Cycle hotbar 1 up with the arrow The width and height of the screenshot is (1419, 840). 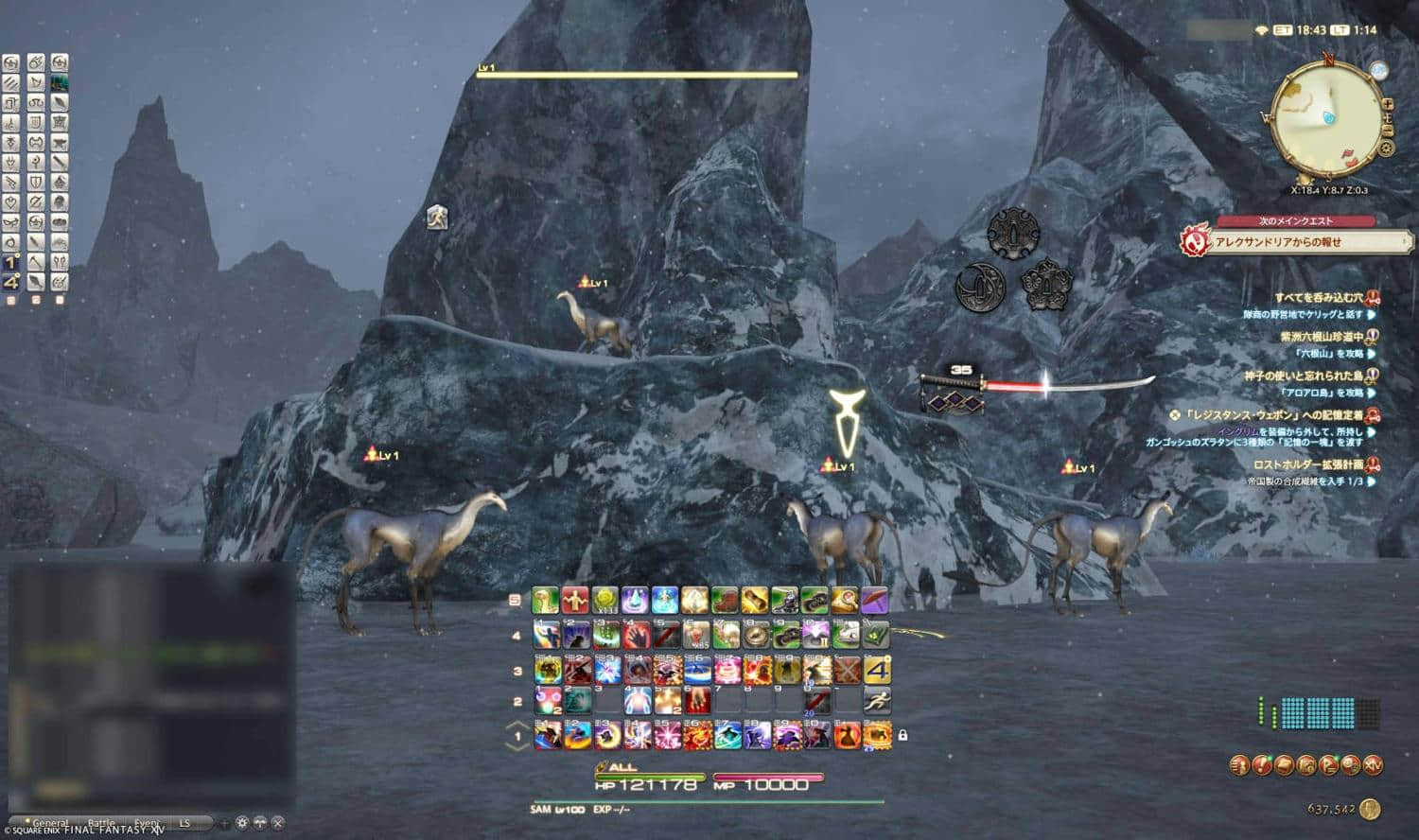point(517,726)
